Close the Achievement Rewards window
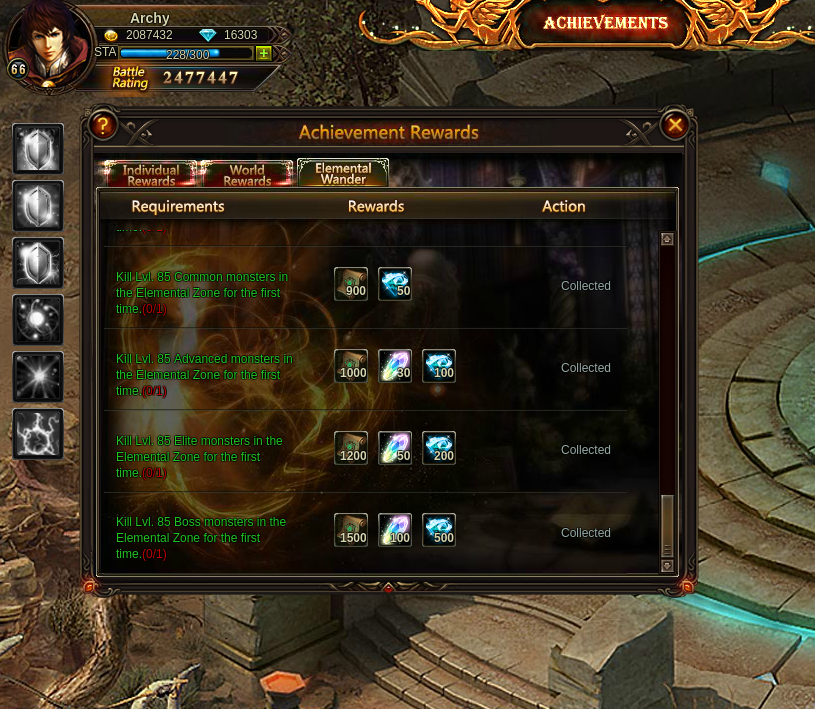The image size is (815, 709). [675, 125]
